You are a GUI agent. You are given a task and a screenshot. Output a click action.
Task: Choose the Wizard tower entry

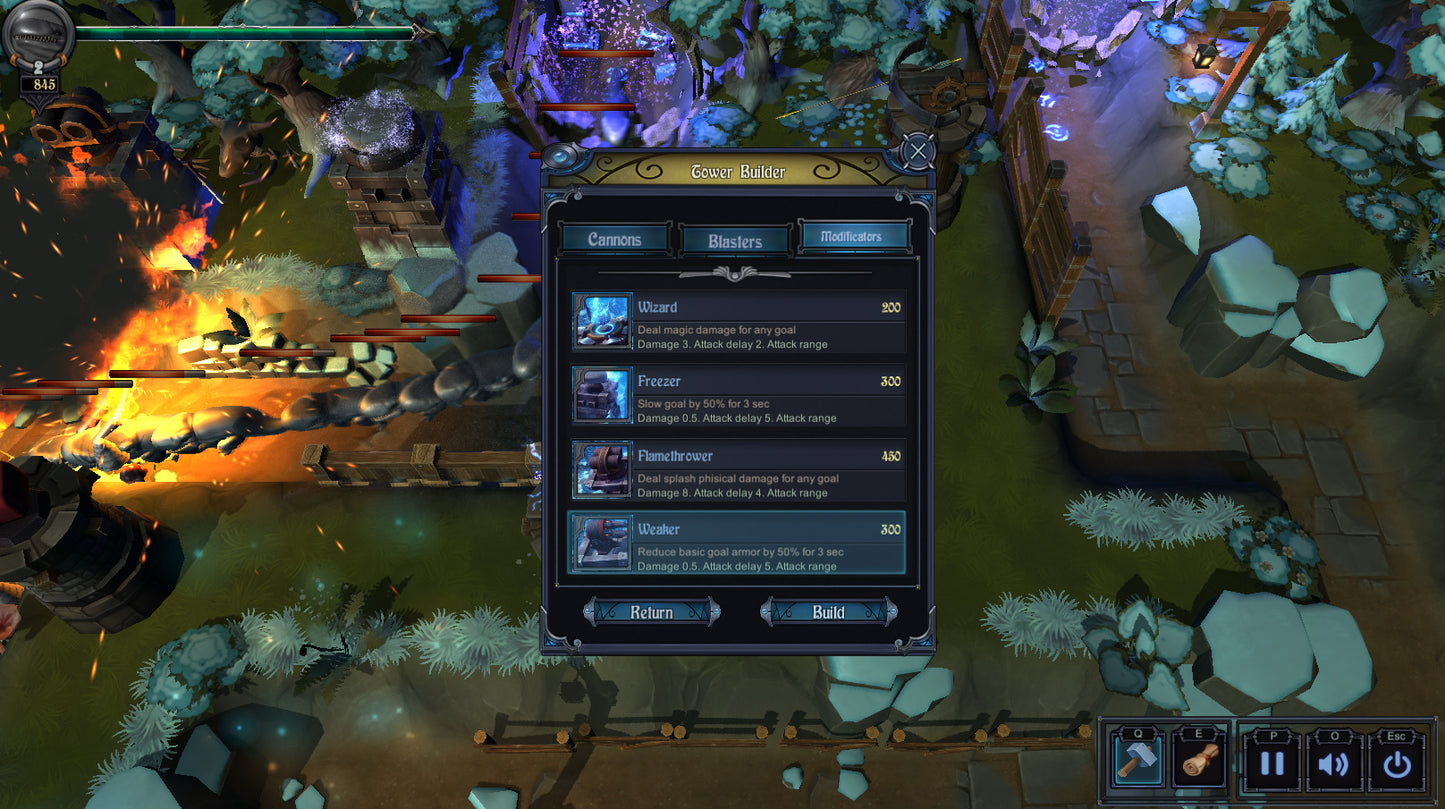[x=738, y=321]
